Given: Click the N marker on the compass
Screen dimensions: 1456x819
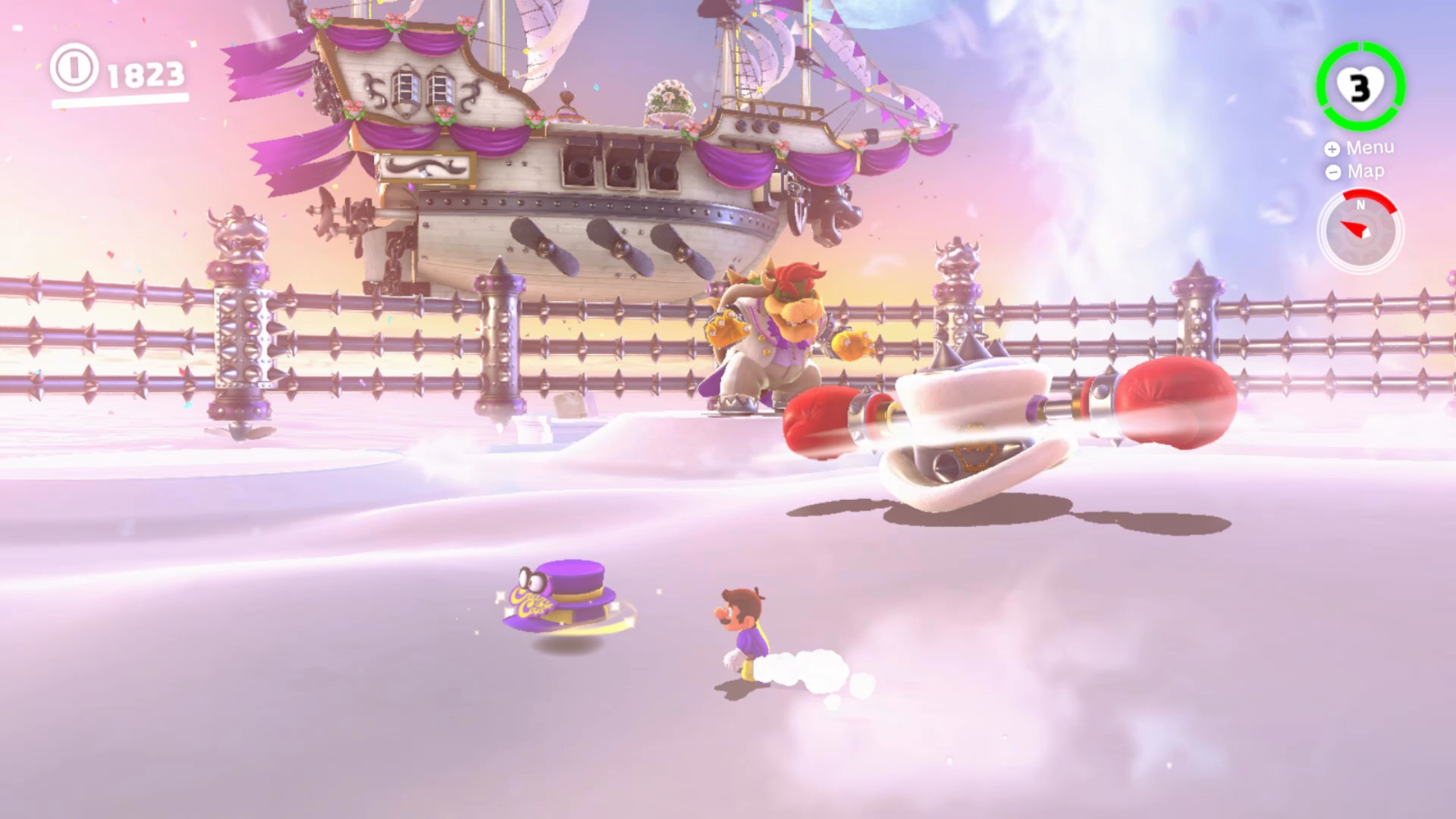Looking at the screenshot, I should click(x=1362, y=205).
